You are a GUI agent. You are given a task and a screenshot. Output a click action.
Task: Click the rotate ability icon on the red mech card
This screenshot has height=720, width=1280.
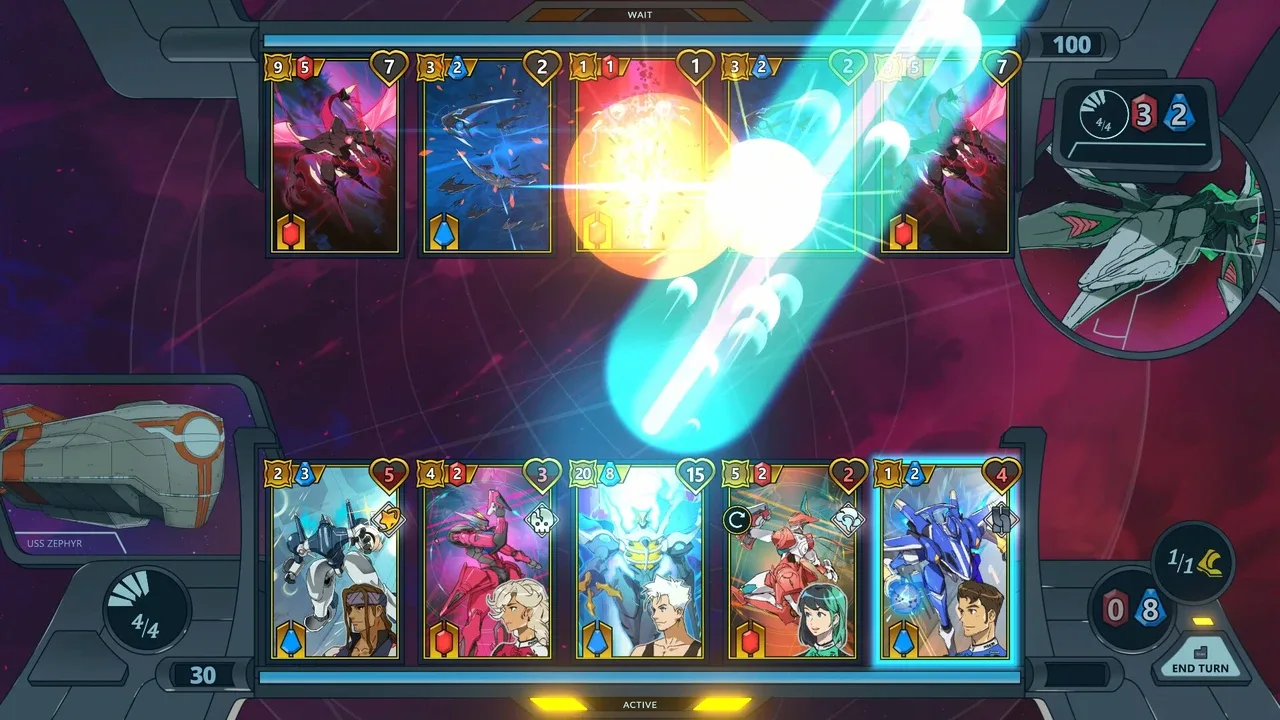[737, 517]
